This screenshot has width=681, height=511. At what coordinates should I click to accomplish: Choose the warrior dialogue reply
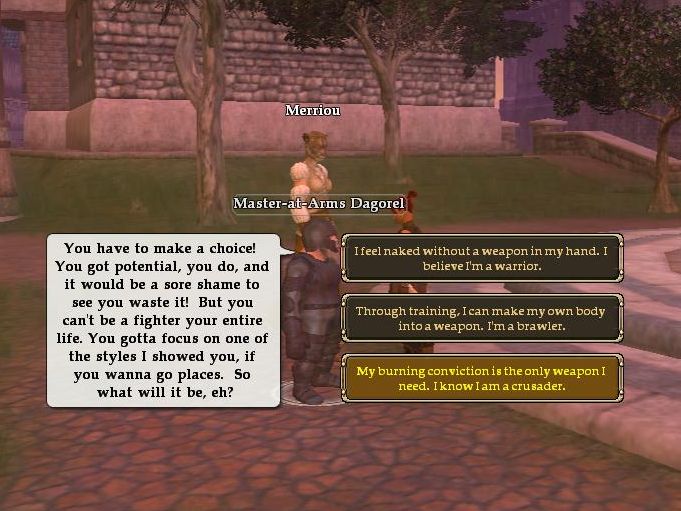point(482,259)
